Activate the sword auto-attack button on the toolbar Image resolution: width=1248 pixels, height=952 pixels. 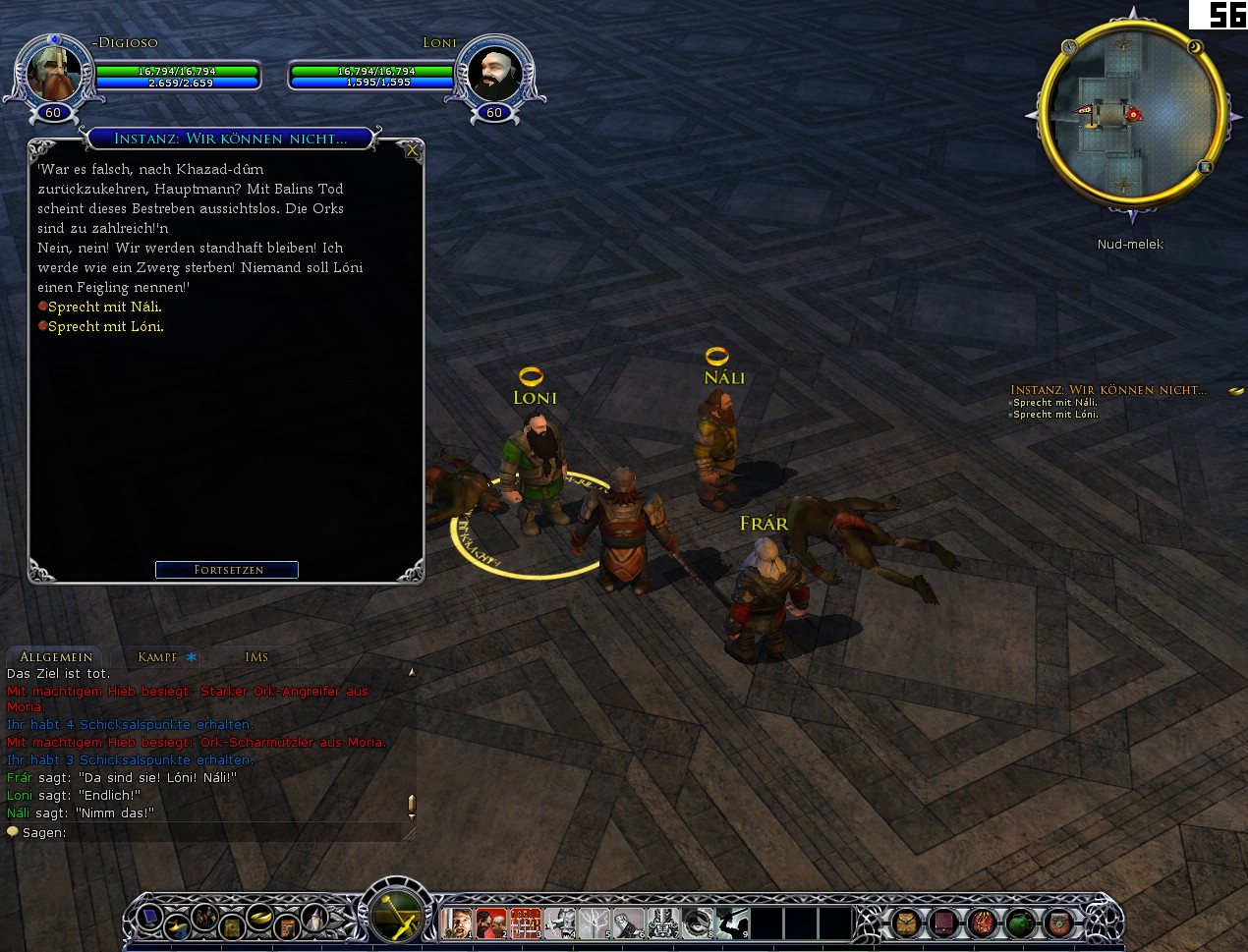tap(396, 917)
